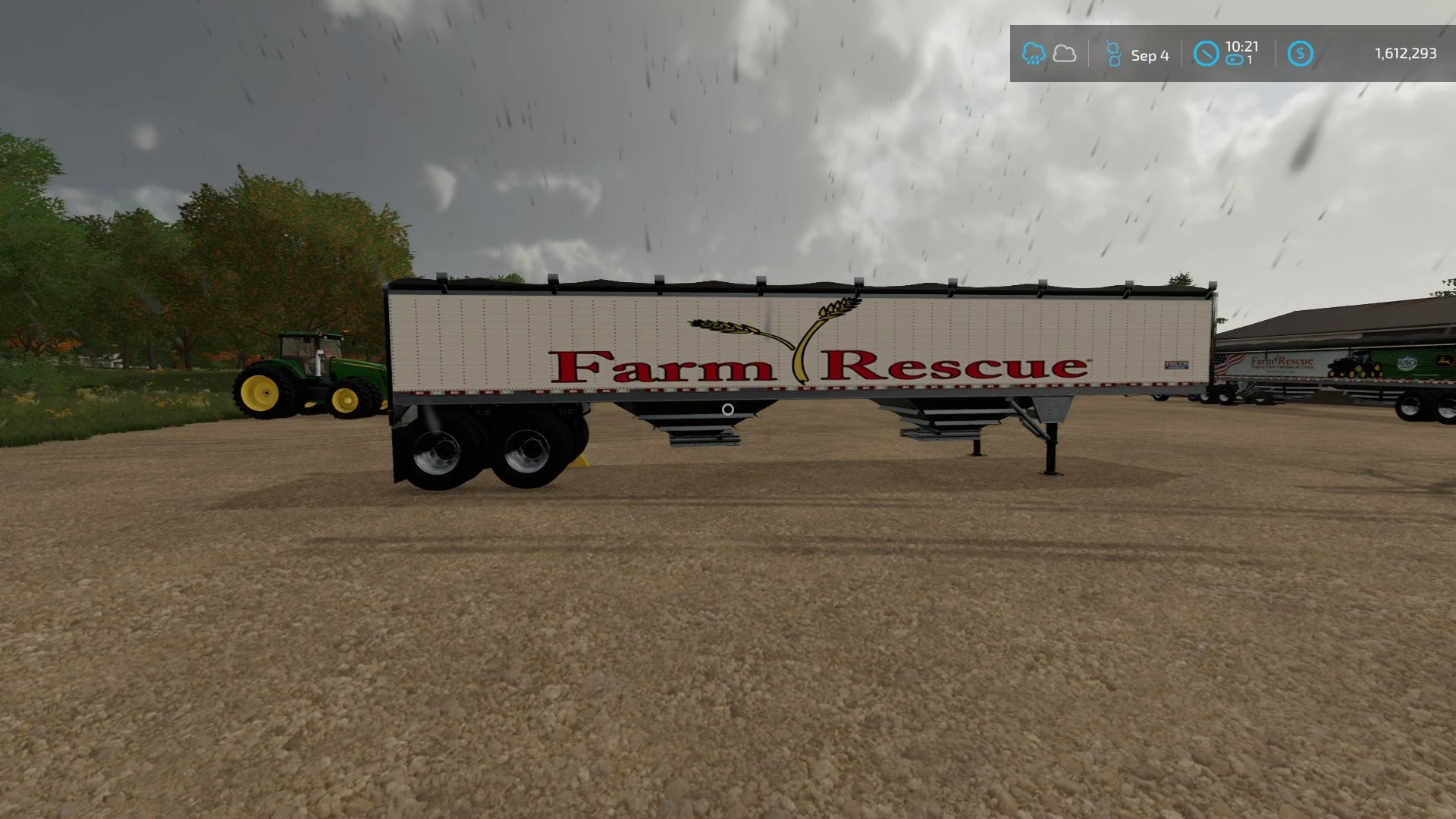Click the falling leaves season icon

(1113, 53)
